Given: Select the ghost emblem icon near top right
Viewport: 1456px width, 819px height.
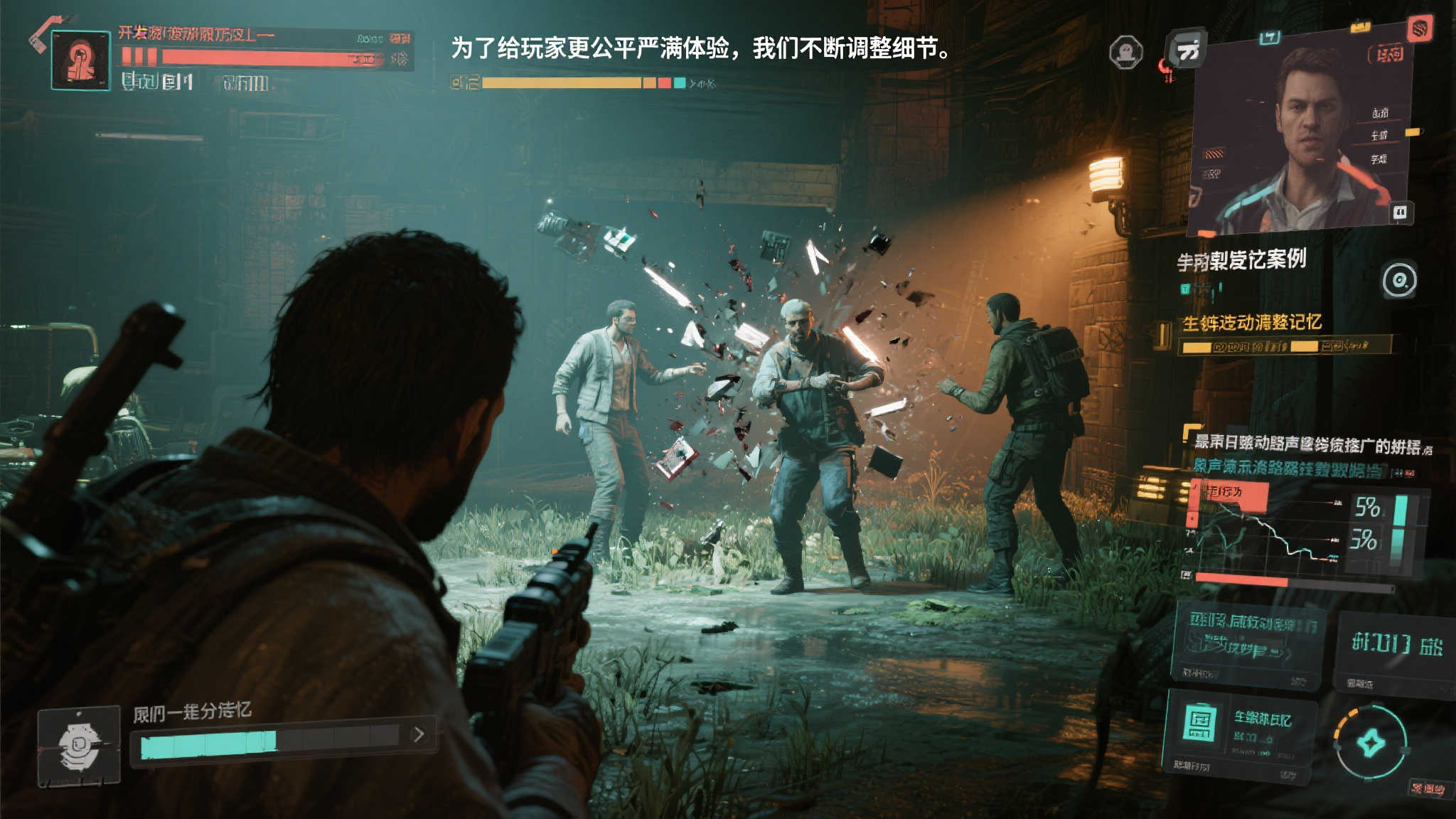Looking at the screenshot, I should click(x=1127, y=53).
